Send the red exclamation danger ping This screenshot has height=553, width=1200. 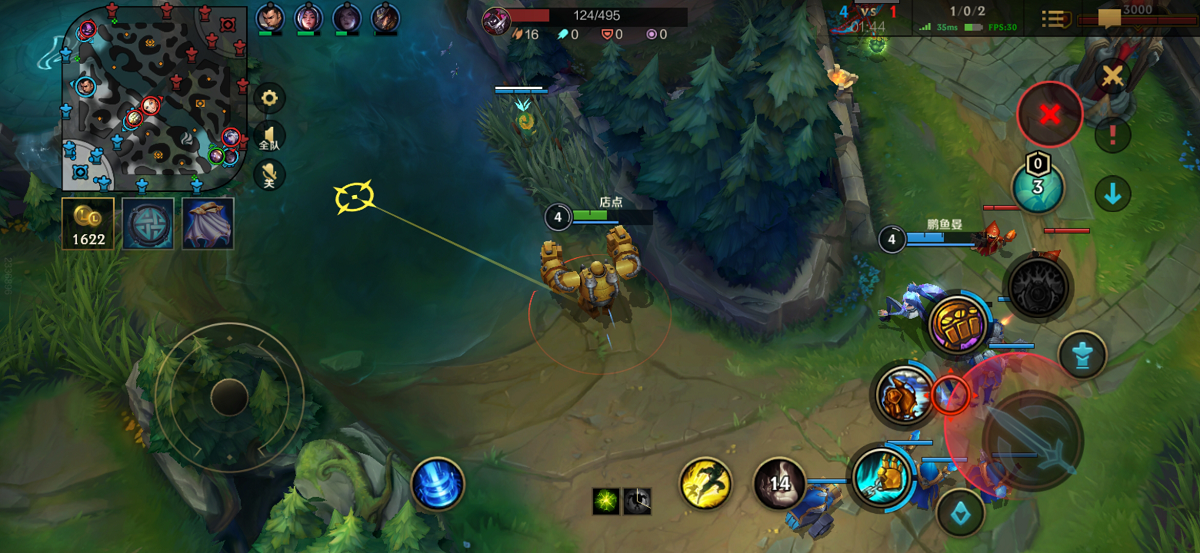click(x=1112, y=134)
